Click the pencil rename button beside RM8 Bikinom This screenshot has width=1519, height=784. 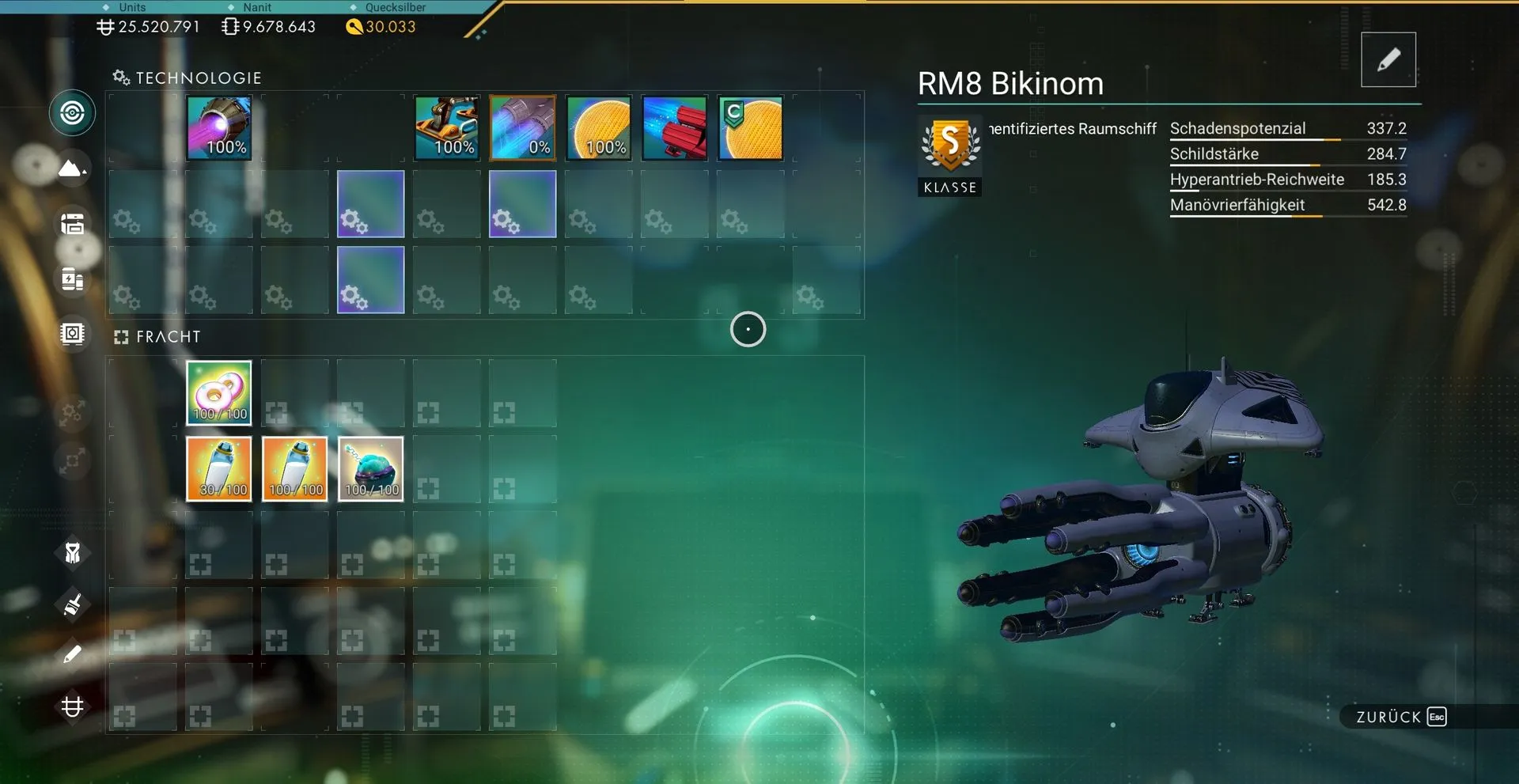pos(1388,60)
